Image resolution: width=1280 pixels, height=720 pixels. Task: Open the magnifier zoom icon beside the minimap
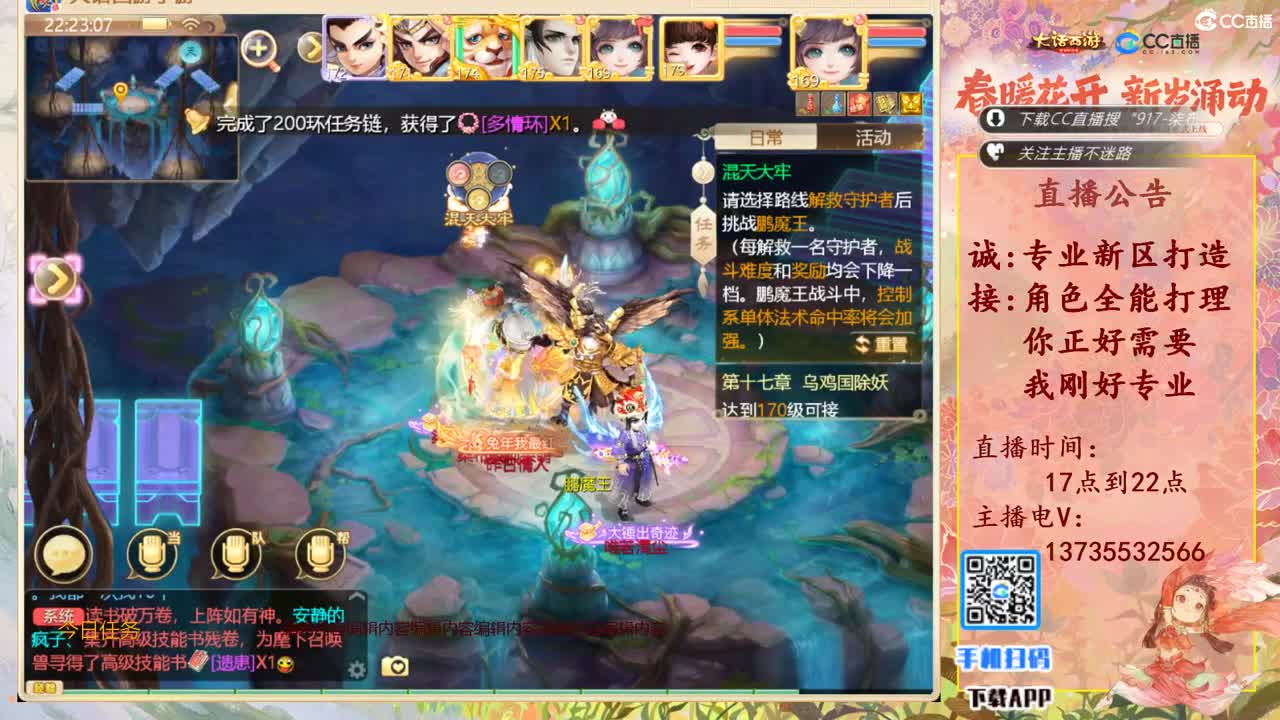[258, 48]
